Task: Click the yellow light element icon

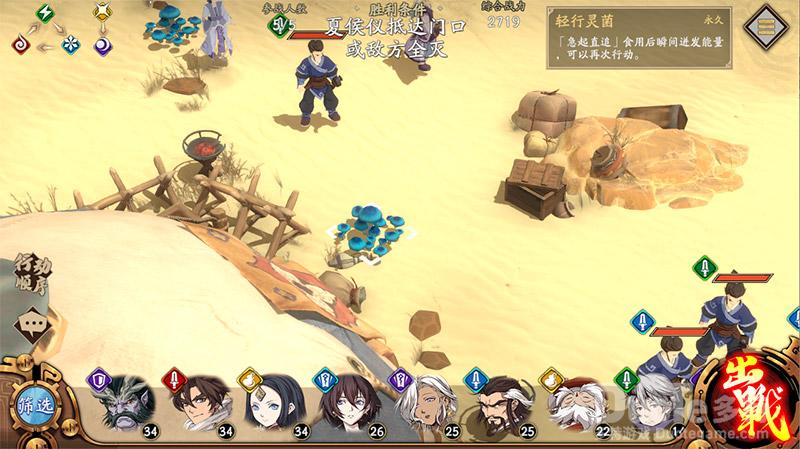Action: tap(103, 13)
